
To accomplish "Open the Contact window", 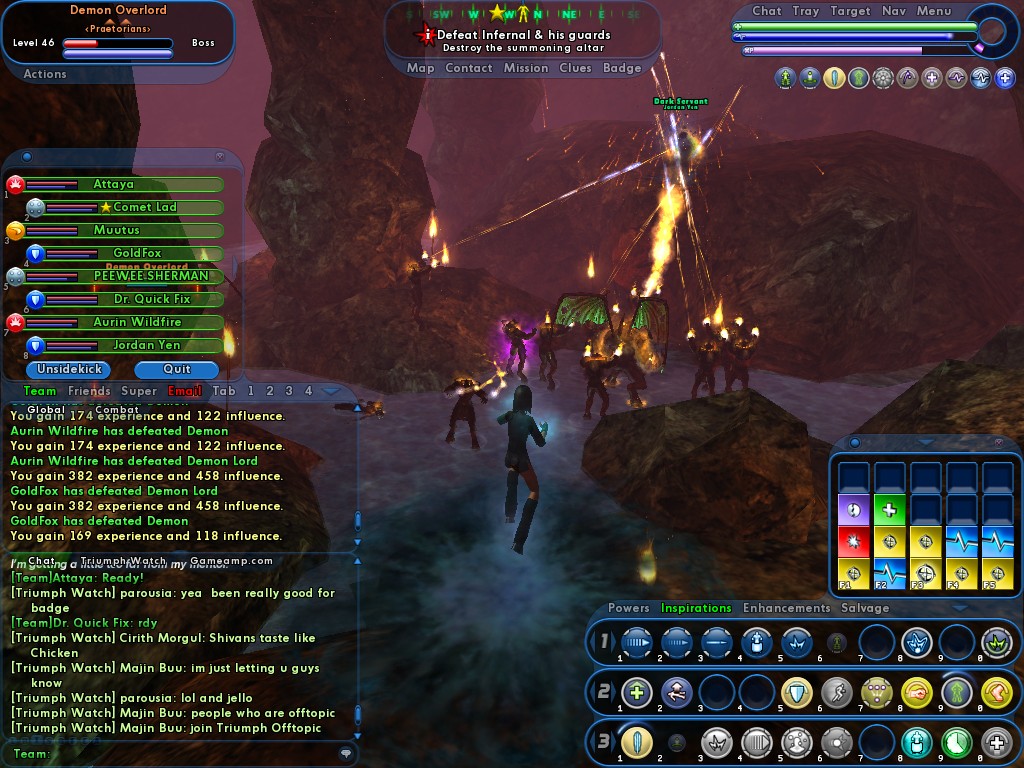I will coord(469,68).
